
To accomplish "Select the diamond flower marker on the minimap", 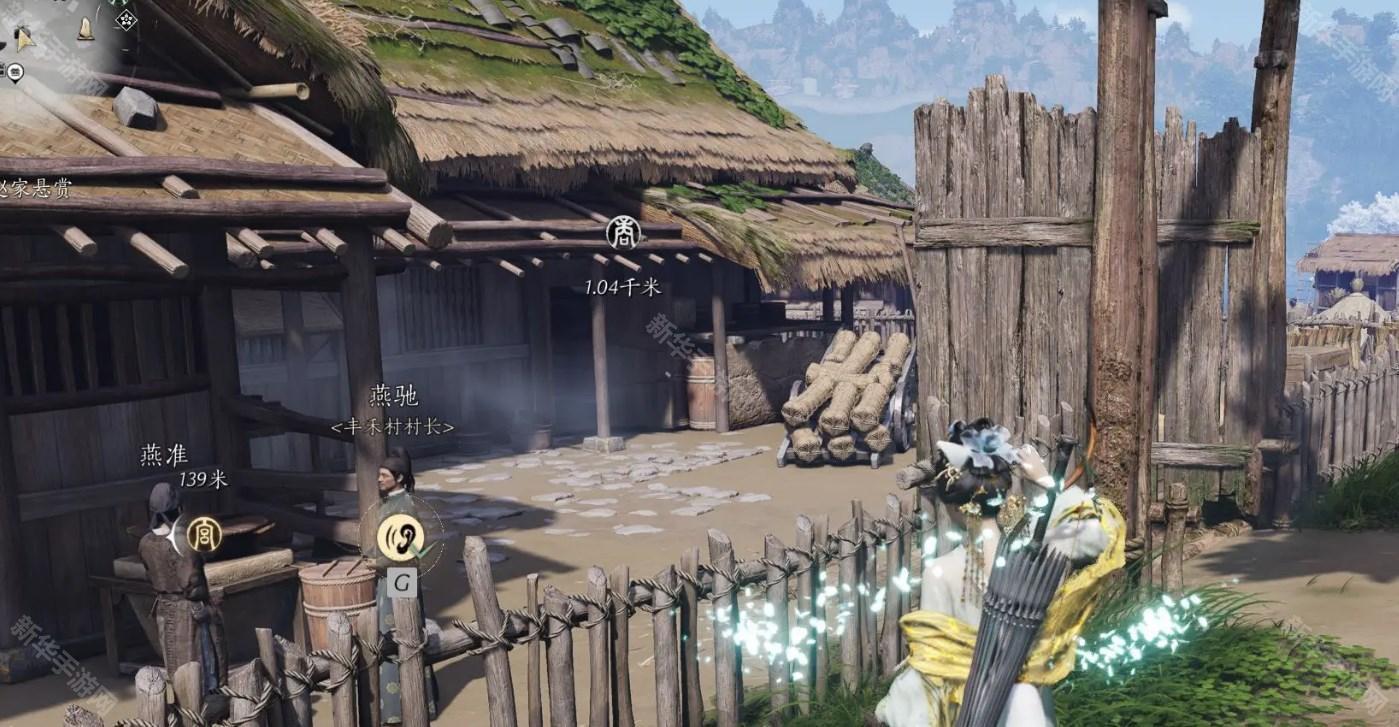I will (126, 19).
